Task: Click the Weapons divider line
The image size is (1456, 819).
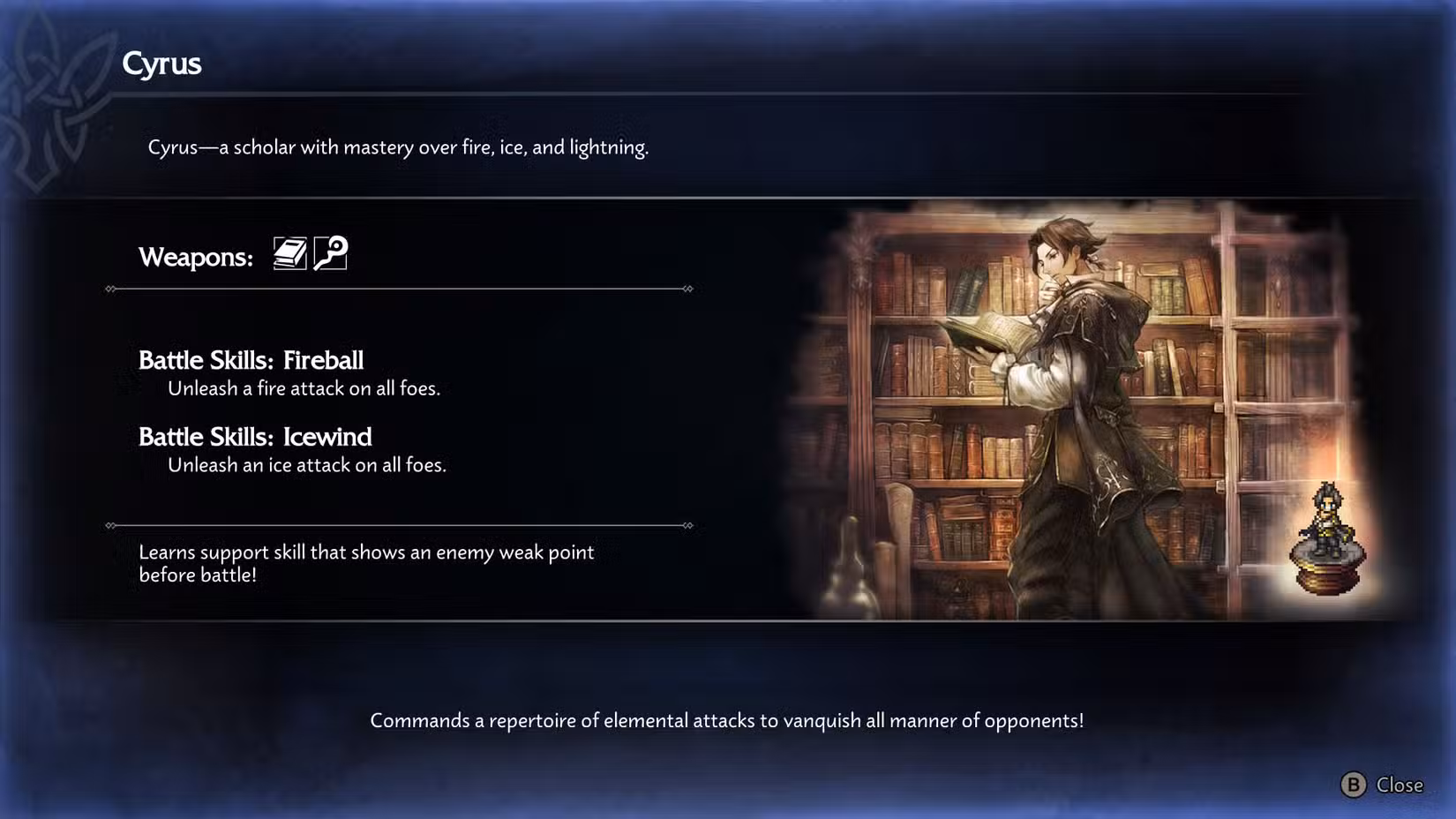Action: [x=397, y=288]
